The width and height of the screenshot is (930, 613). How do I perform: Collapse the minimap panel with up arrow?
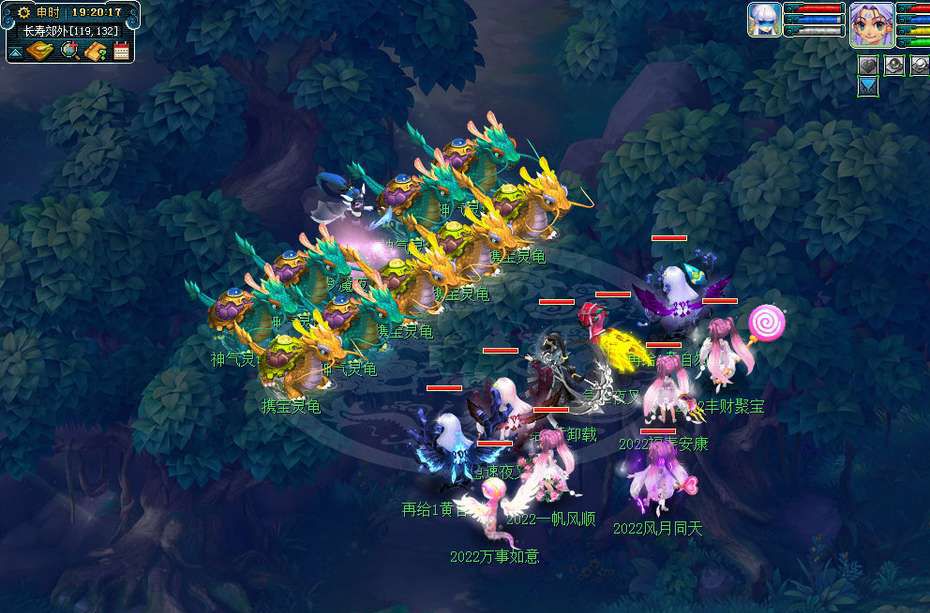pos(17,52)
